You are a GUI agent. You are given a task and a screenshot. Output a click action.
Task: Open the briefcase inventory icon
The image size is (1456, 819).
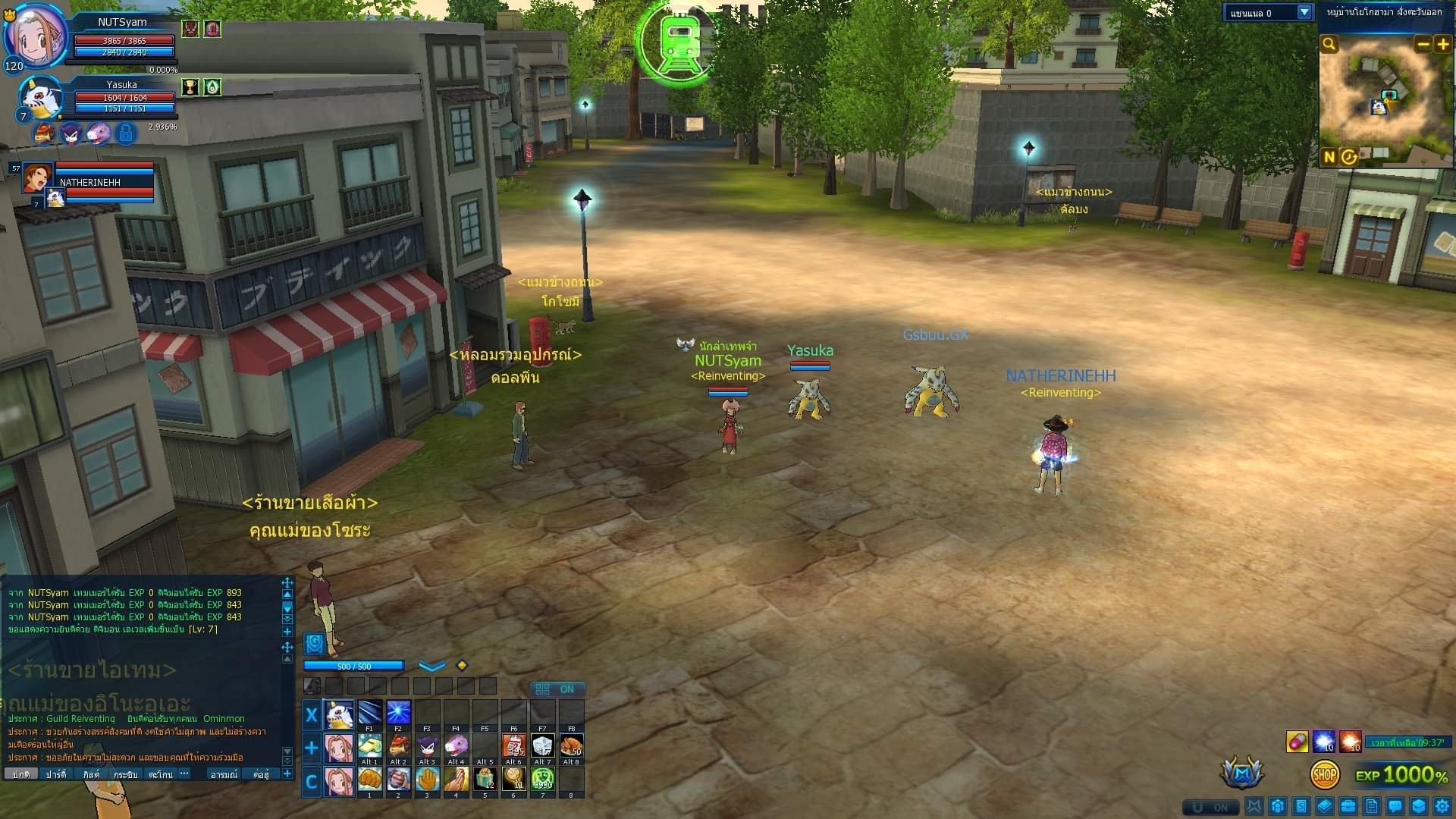point(1348,806)
